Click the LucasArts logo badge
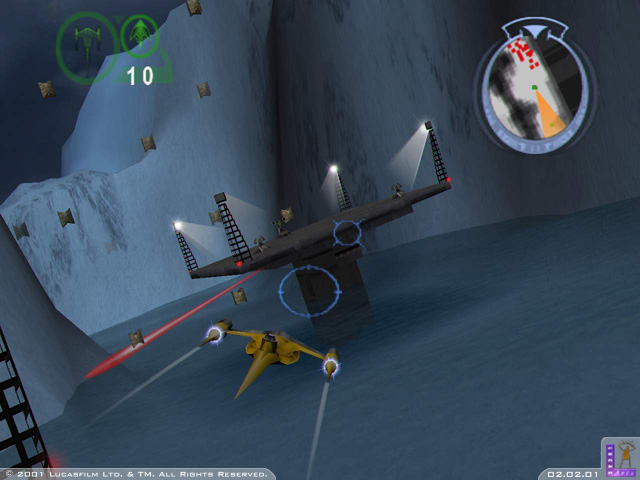The image size is (640, 480). (x=620, y=456)
